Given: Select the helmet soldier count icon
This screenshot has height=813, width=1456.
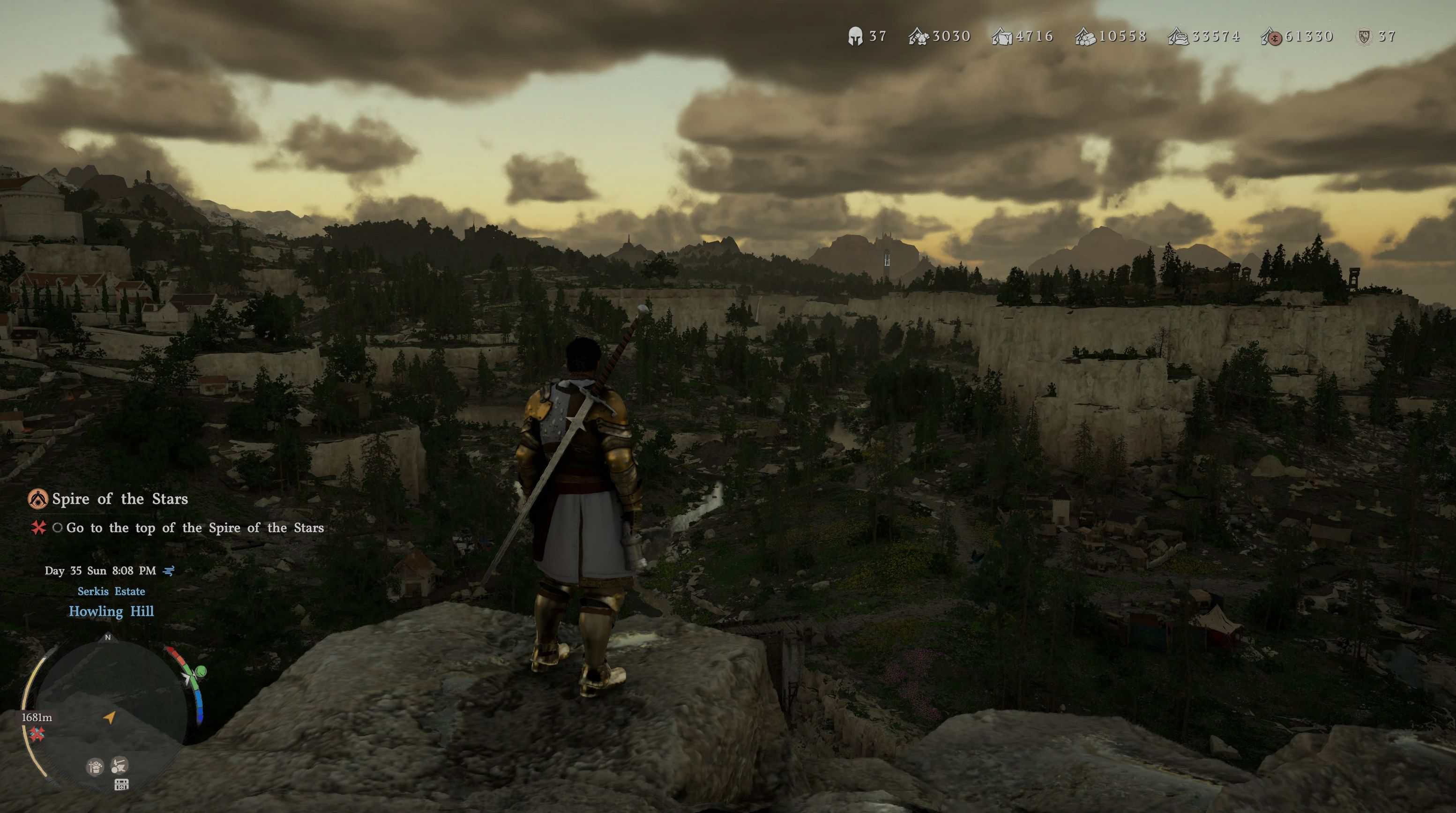Looking at the screenshot, I should point(855,37).
